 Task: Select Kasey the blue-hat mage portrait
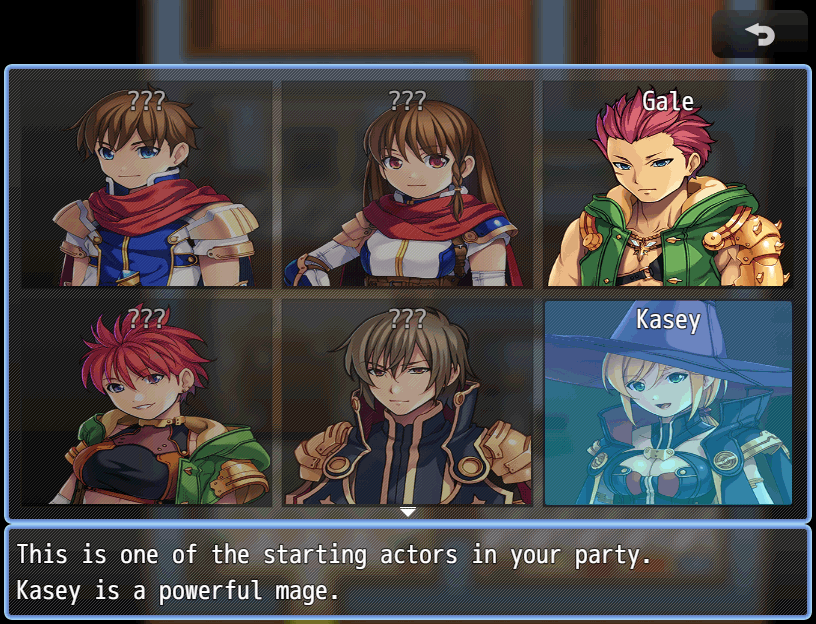(x=668, y=403)
